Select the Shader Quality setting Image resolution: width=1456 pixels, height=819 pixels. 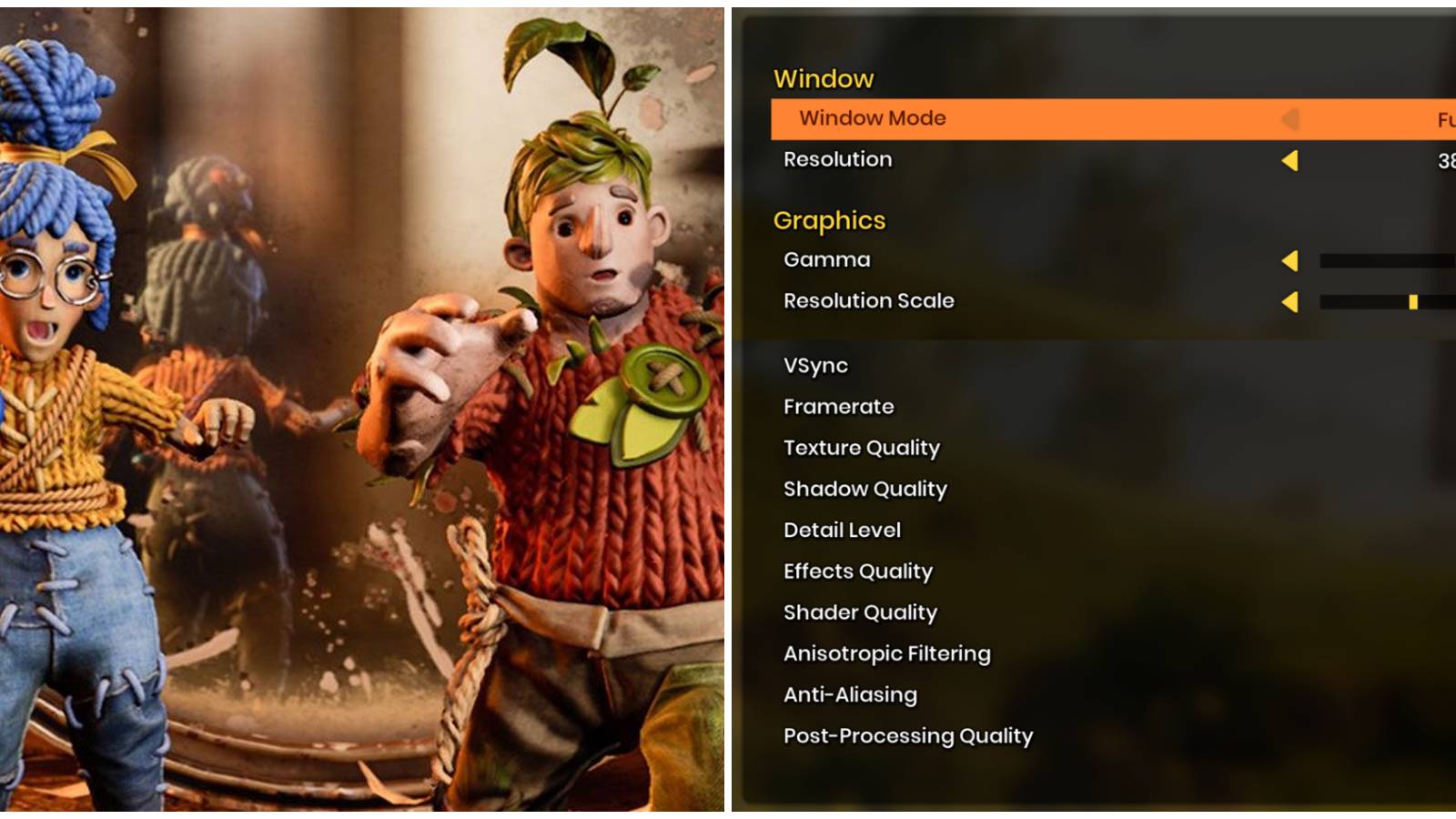(860, 612)
